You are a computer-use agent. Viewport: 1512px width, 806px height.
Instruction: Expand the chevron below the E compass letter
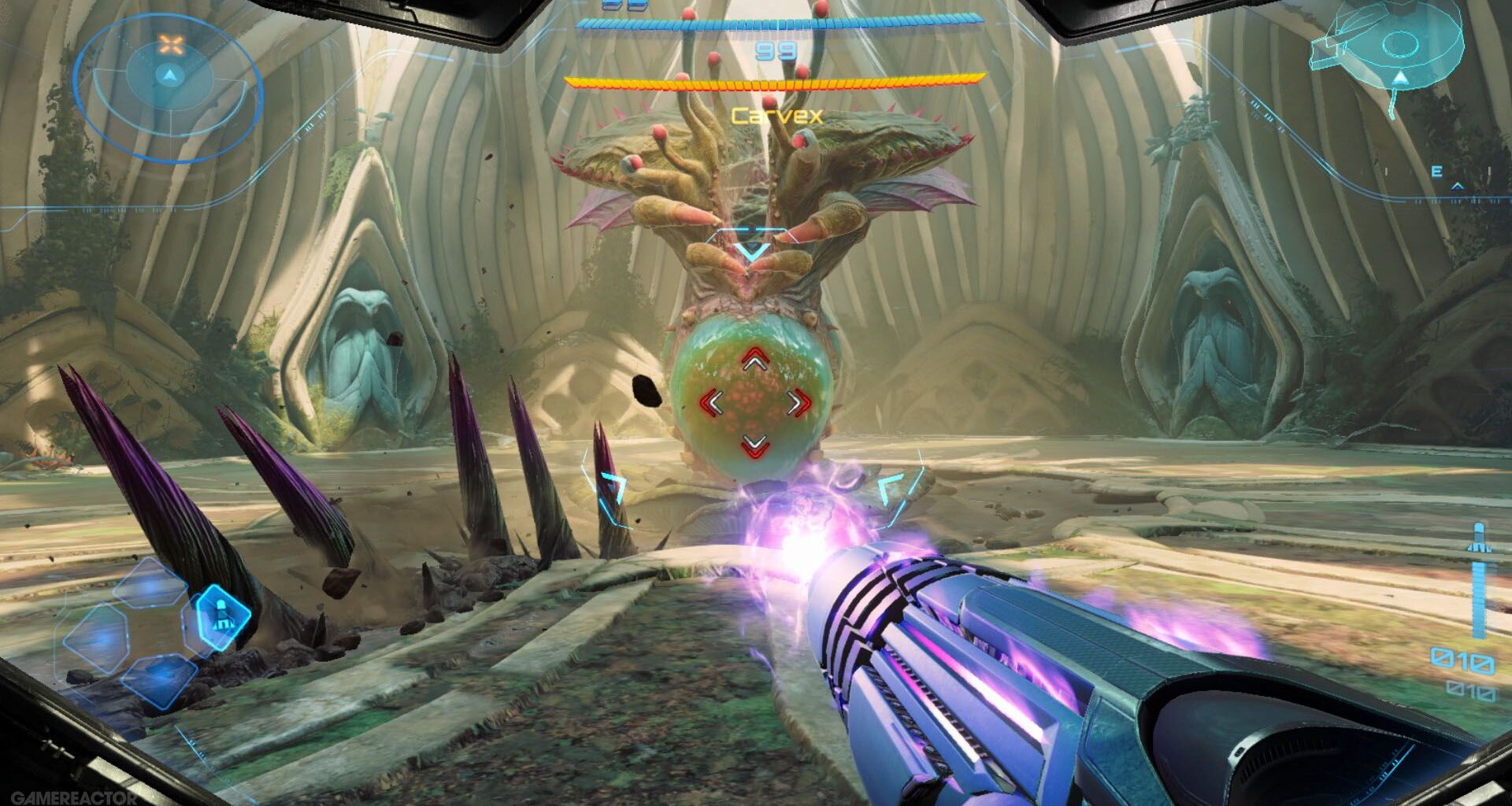pos(1457,187)
